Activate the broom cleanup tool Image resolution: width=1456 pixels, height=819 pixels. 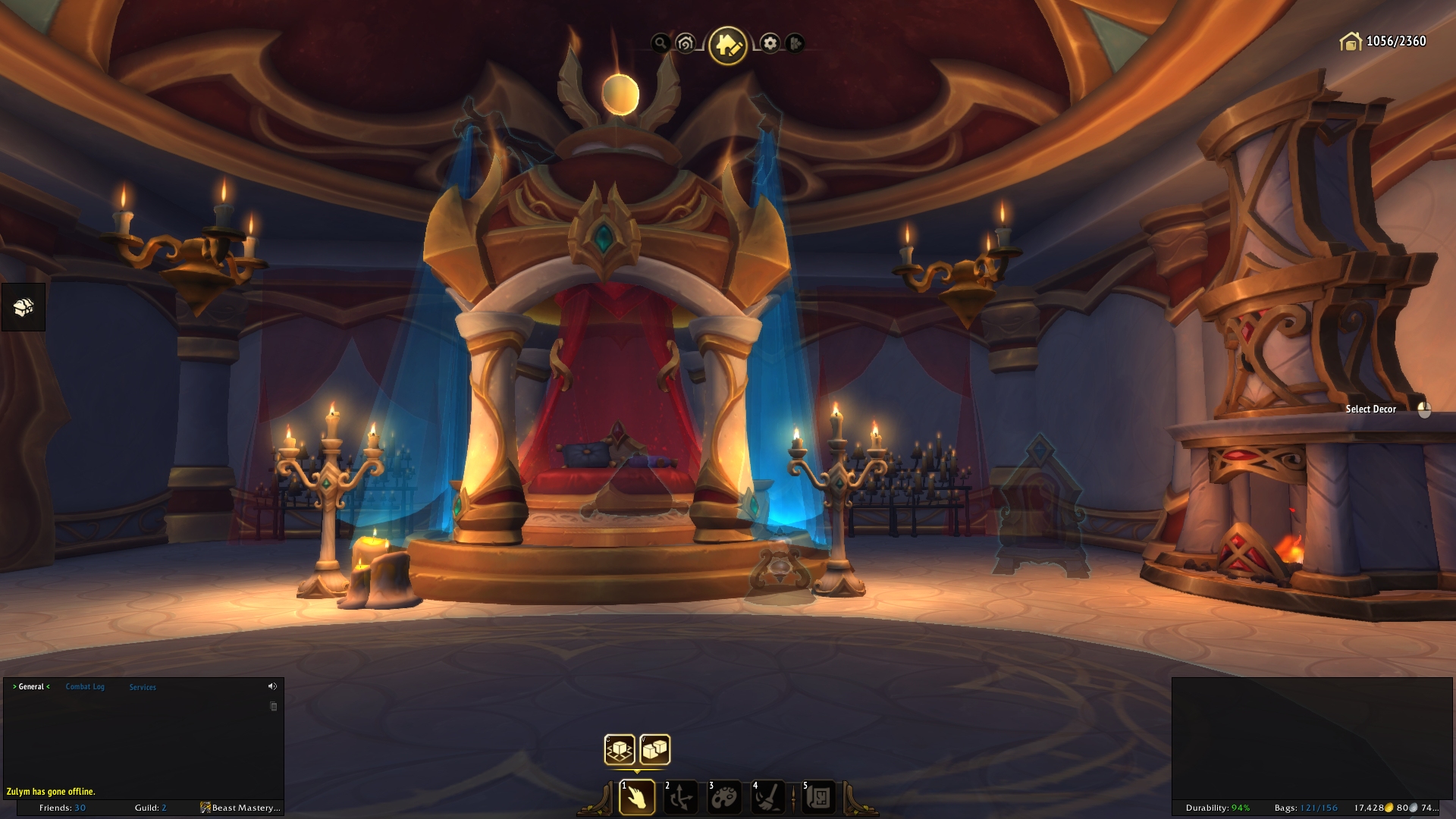coord(767,798)
